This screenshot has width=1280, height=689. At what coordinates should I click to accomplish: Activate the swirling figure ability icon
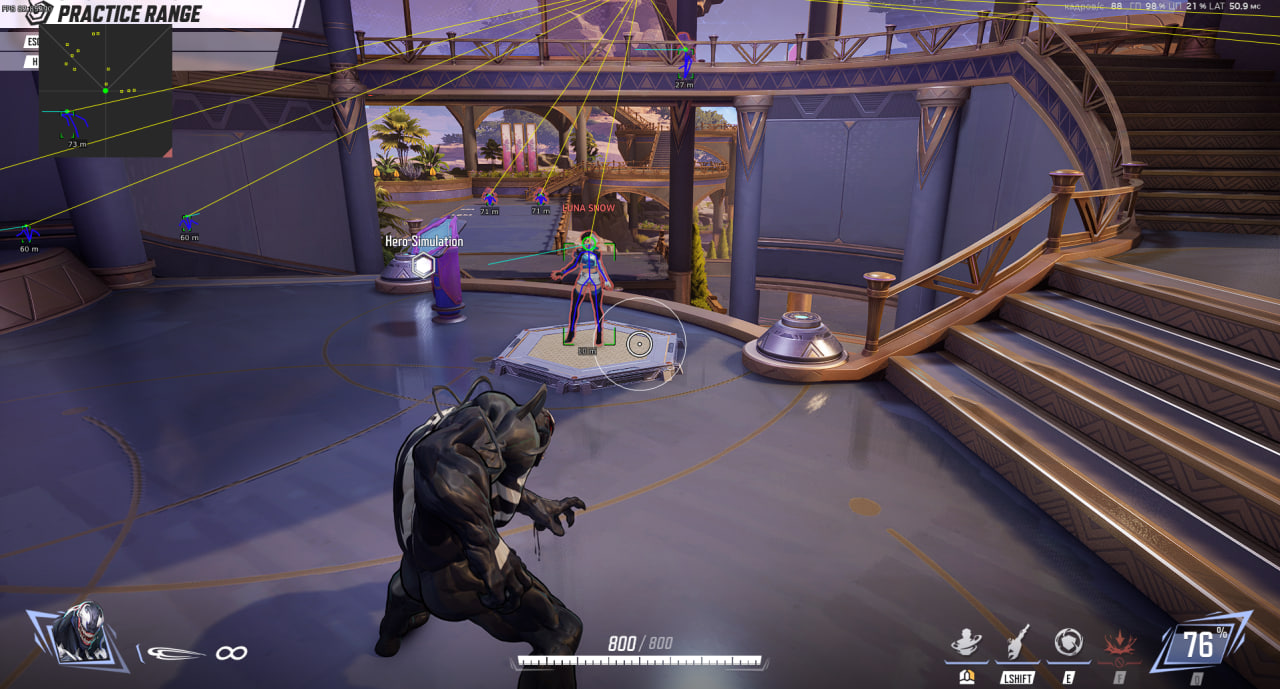pos(966,642)
